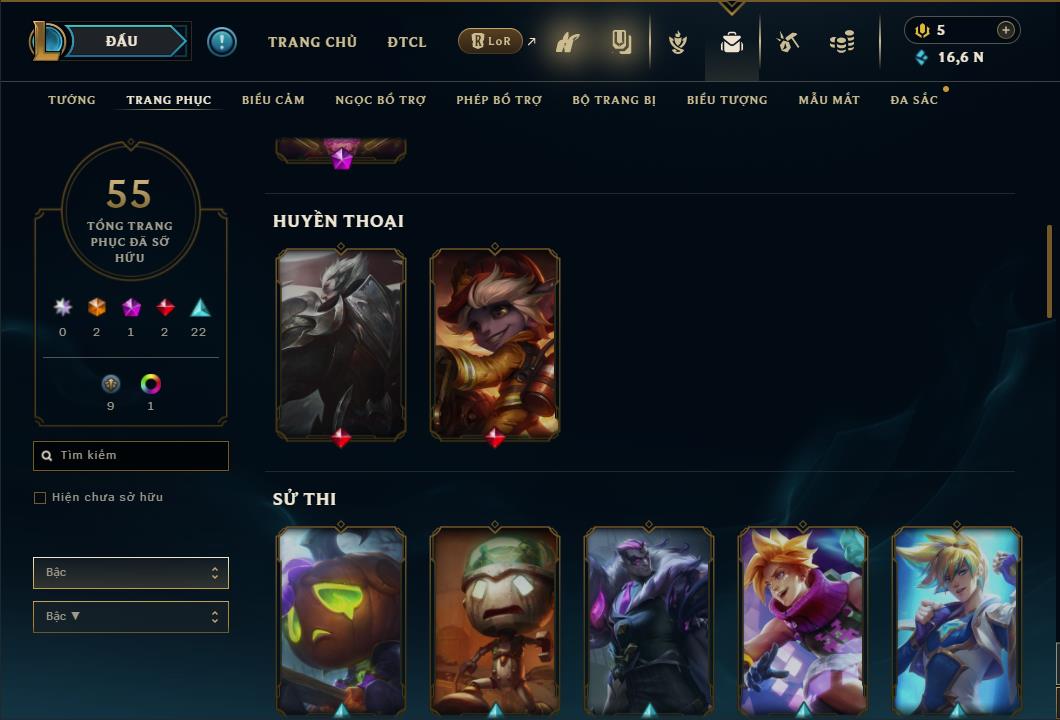This screenshot has height=720, width=1060.
Task: Choose the pumpkin-head epic skin card
Action: click(x=341, y=618)
